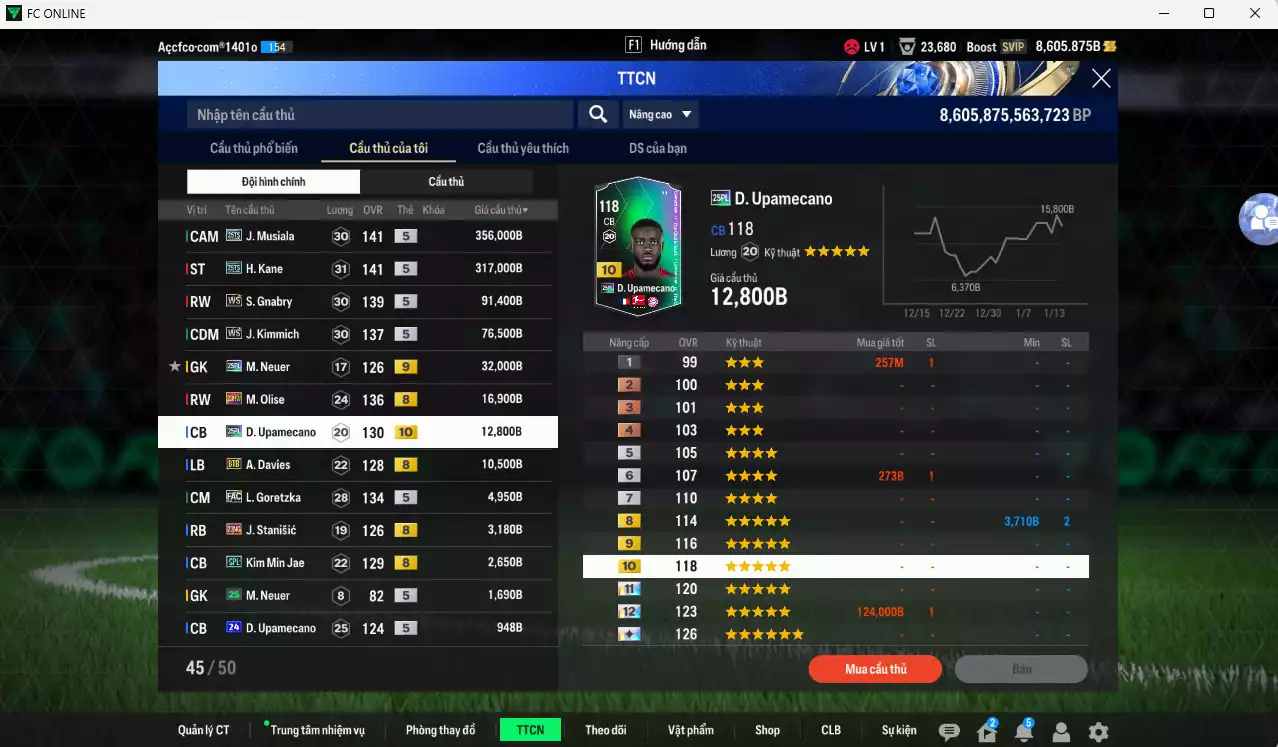Open the Shop menu
The height and width of the screenshot is (747, 1278).
tap(767, 730)
